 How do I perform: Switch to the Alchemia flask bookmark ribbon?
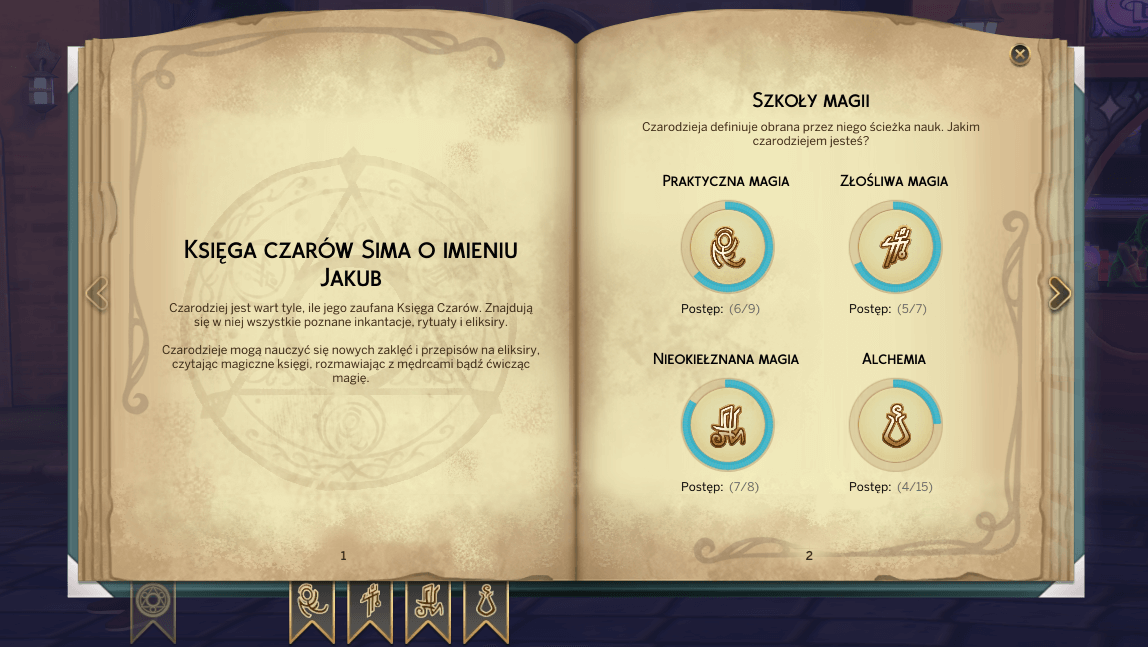486,605
